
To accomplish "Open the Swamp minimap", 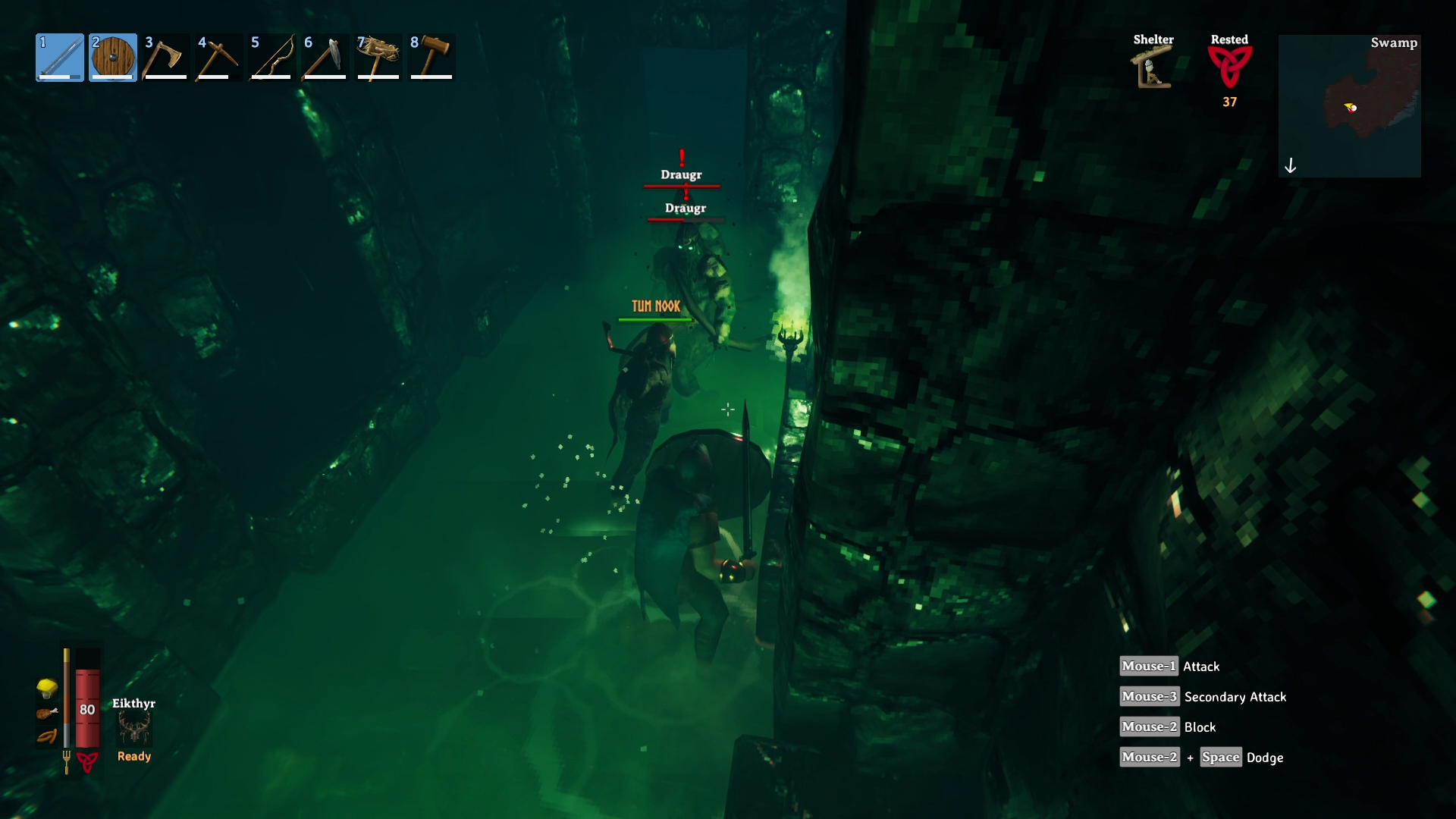I will pyautogui.click(x=1349, y=106).
